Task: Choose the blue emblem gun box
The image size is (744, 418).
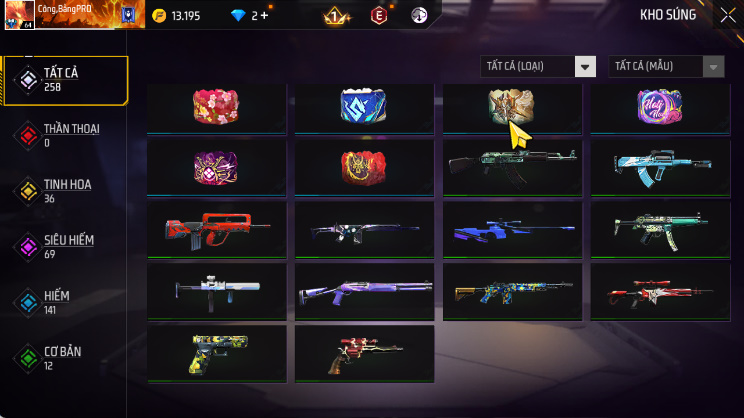Action: (364, 106)
